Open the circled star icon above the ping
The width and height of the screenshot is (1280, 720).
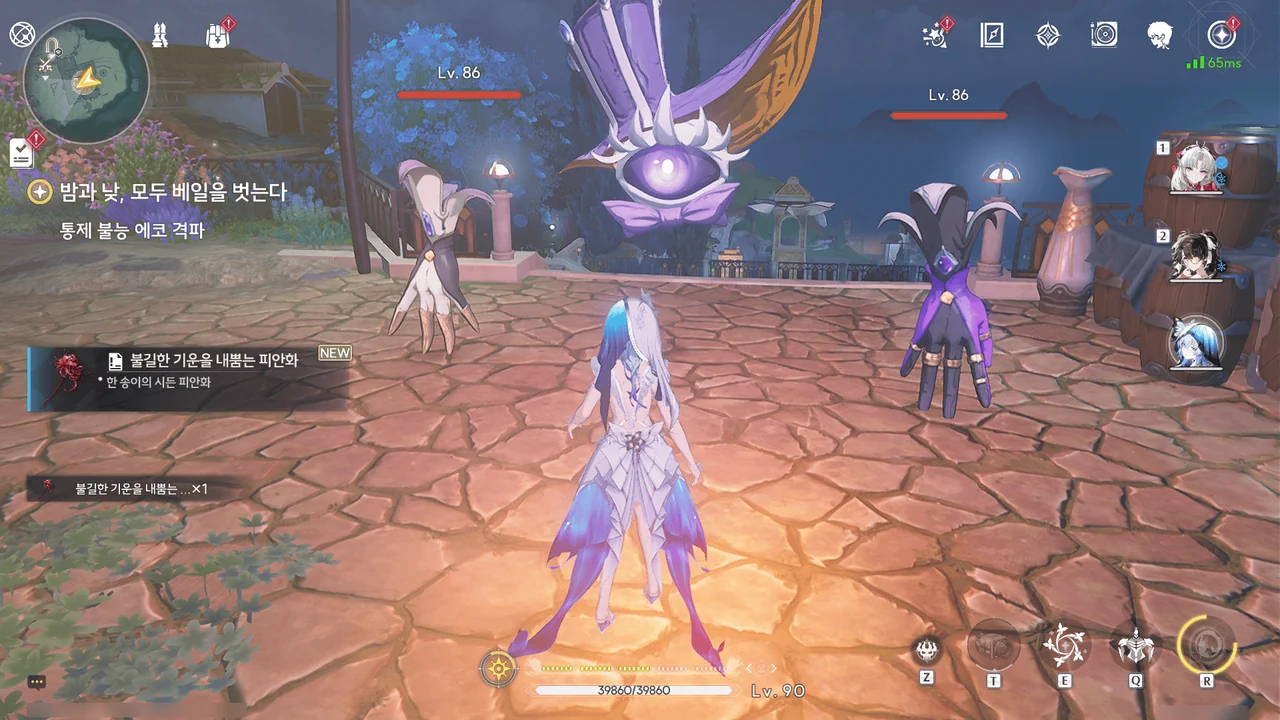pyautogui.click(x=1221, y=36)
